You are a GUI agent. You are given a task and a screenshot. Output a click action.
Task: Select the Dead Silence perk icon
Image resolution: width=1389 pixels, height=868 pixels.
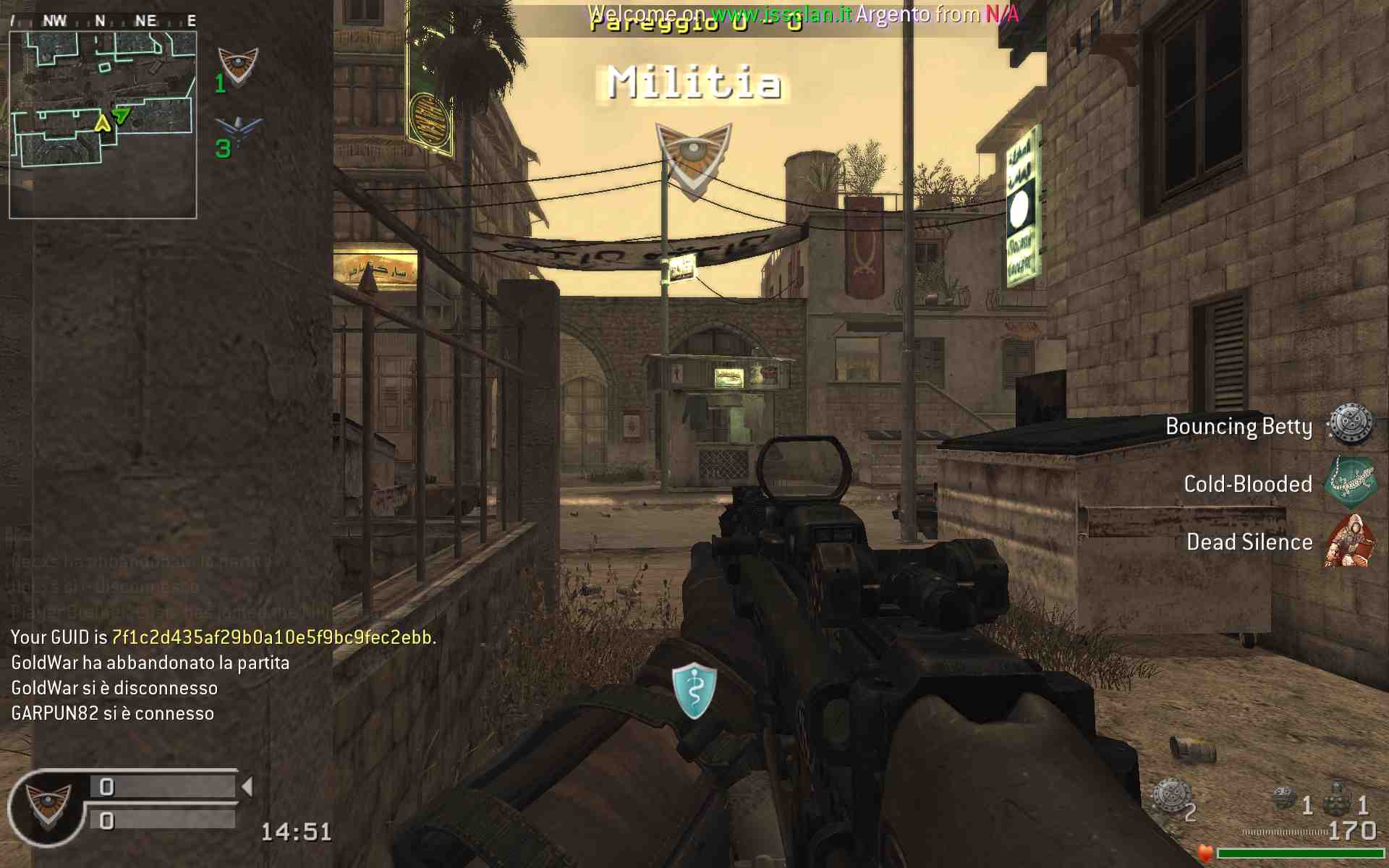click(x=1350, y=541)
